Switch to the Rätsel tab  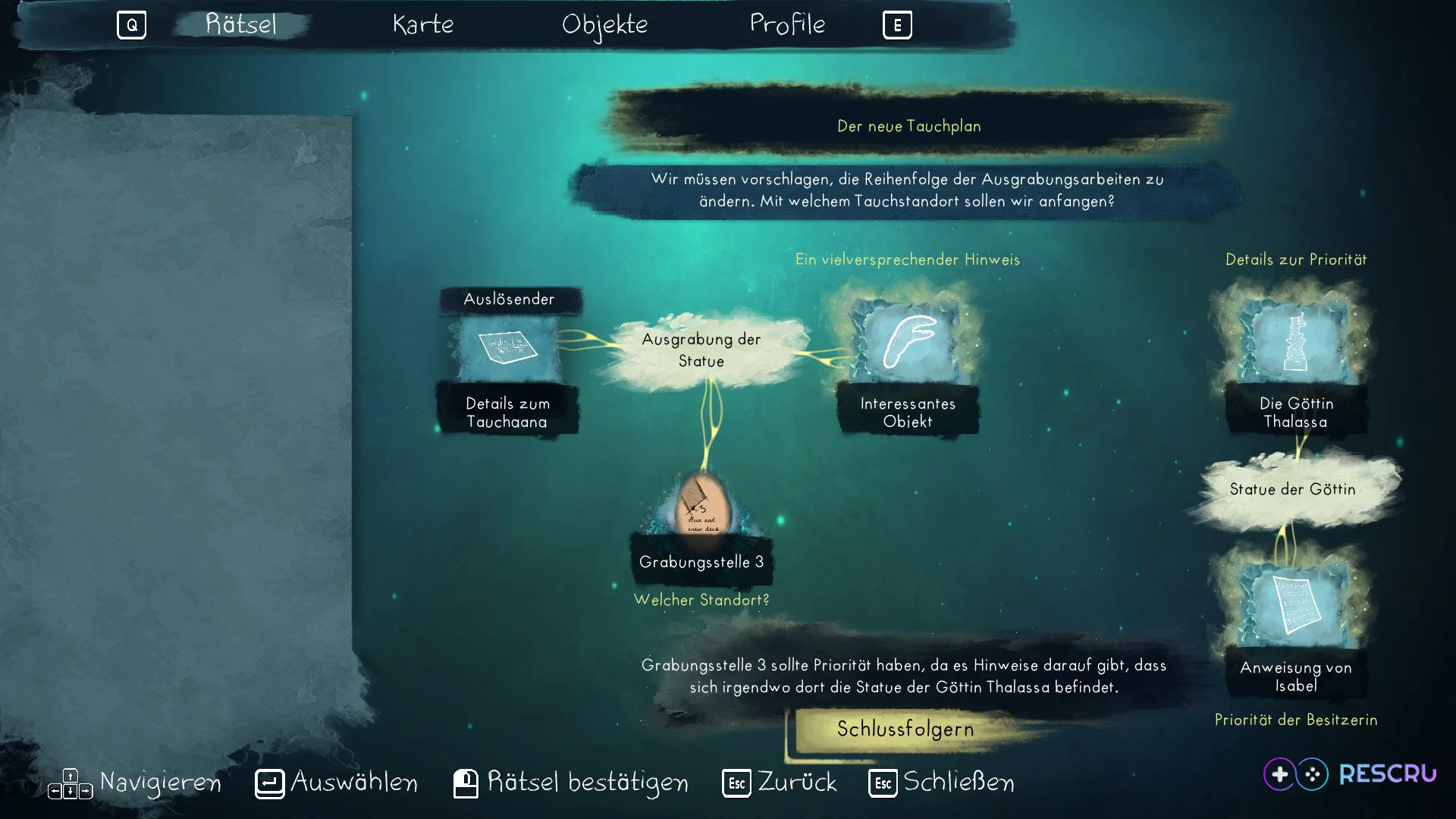point(241,24)
